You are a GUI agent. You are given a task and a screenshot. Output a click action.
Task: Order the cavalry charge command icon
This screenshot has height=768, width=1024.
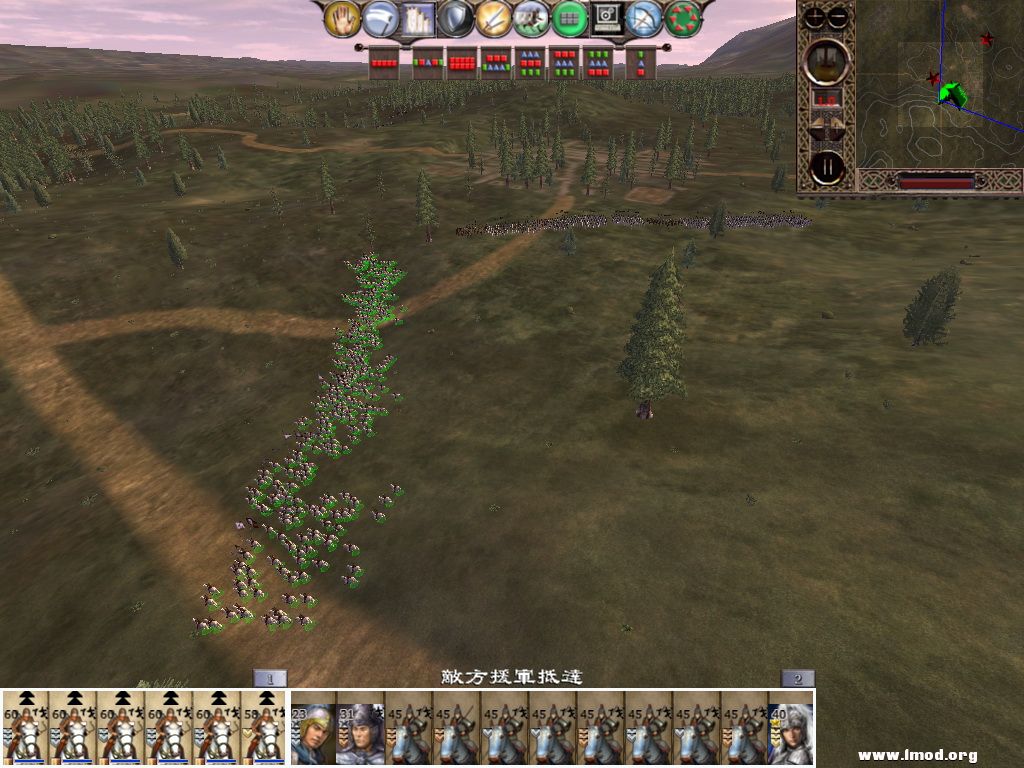click(x=531, y=19)
